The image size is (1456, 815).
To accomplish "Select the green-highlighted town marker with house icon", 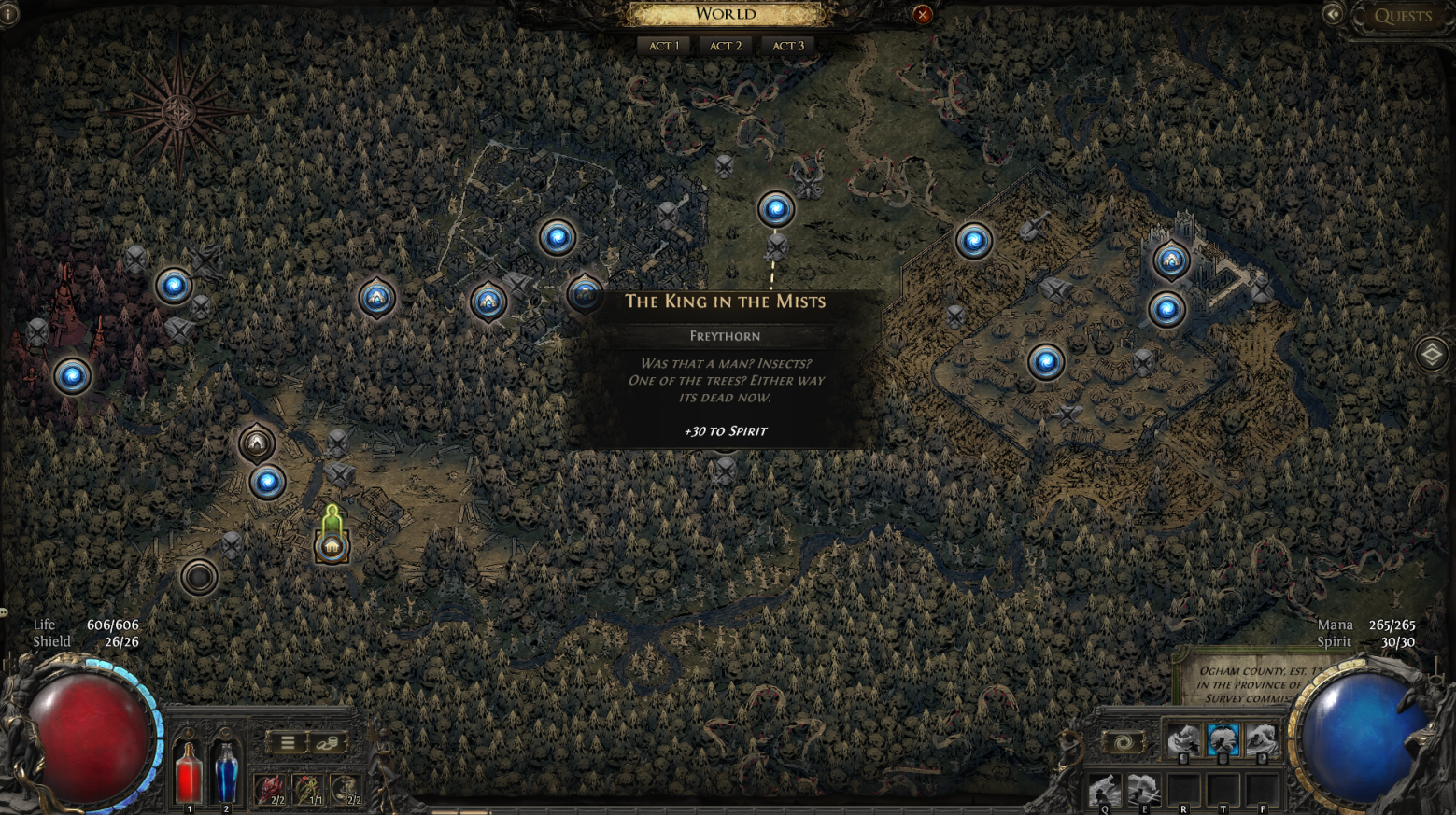I will click(x=332, y=546).
